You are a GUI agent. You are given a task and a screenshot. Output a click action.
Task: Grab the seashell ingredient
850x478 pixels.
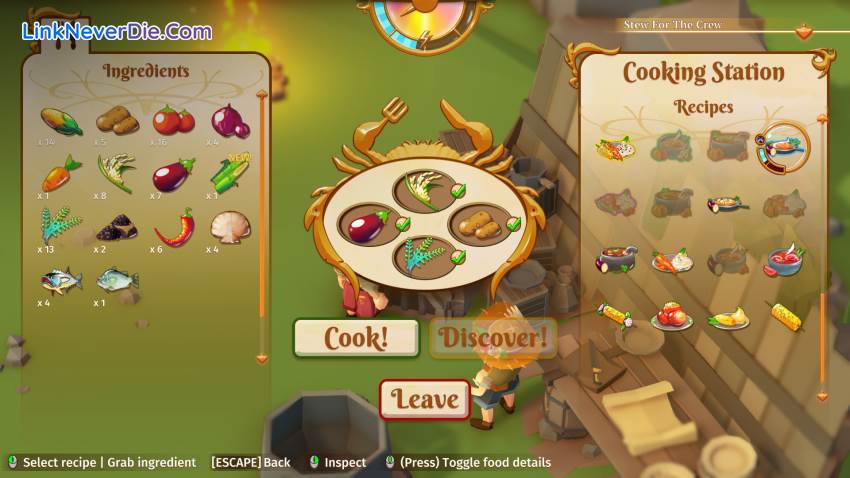coord(230,226)
